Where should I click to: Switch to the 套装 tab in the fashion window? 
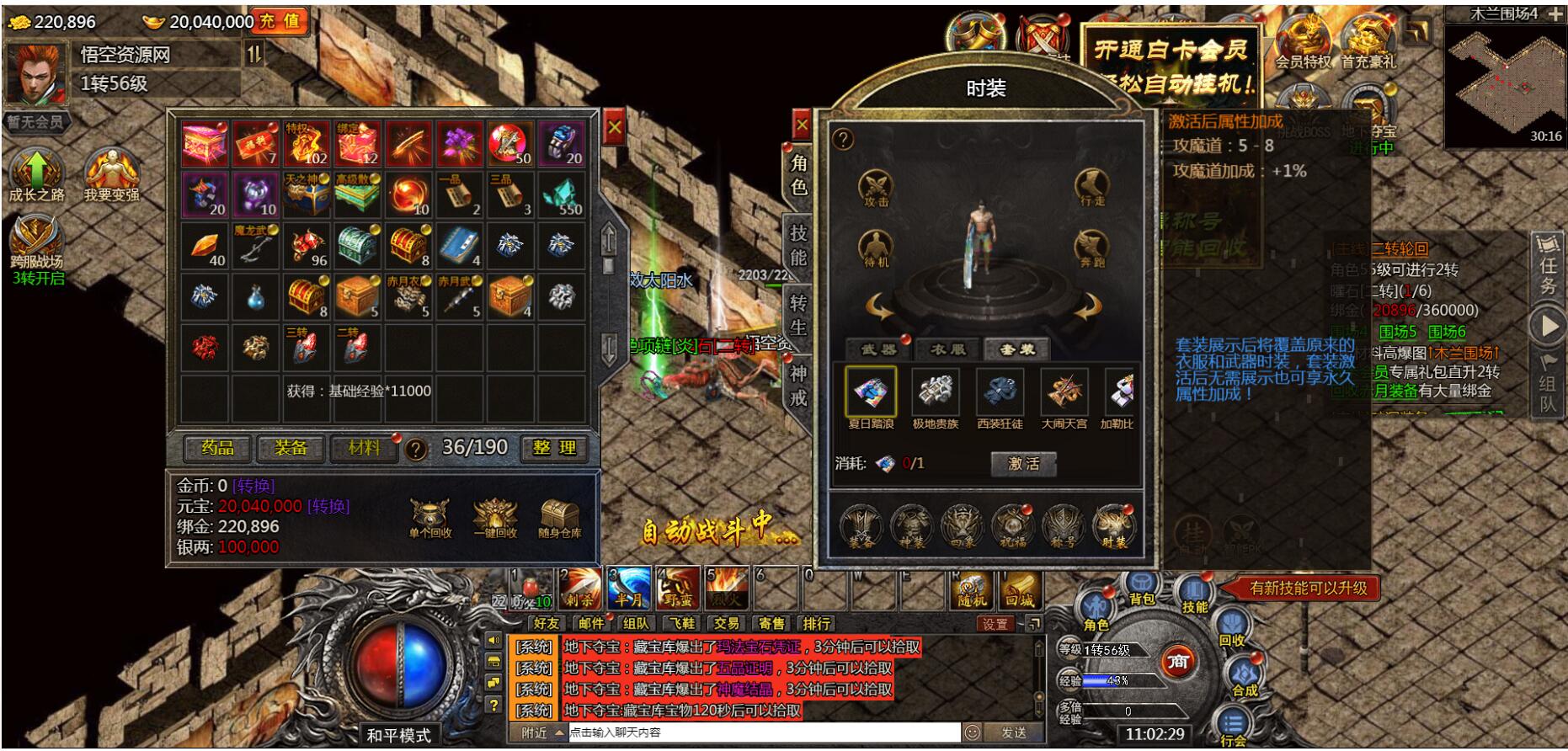point(1020,348)
